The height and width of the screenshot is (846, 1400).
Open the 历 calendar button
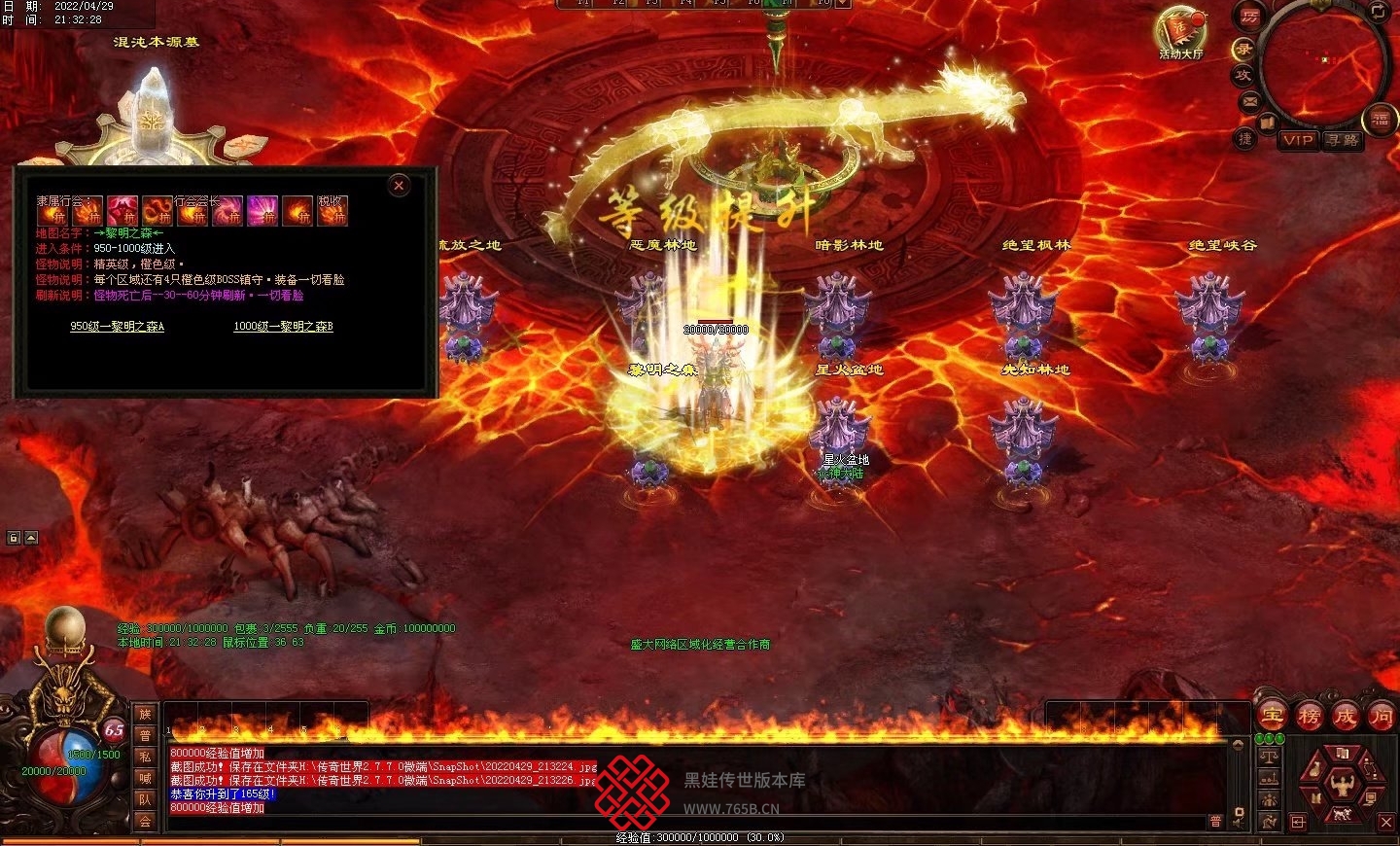coord(1249,17)
